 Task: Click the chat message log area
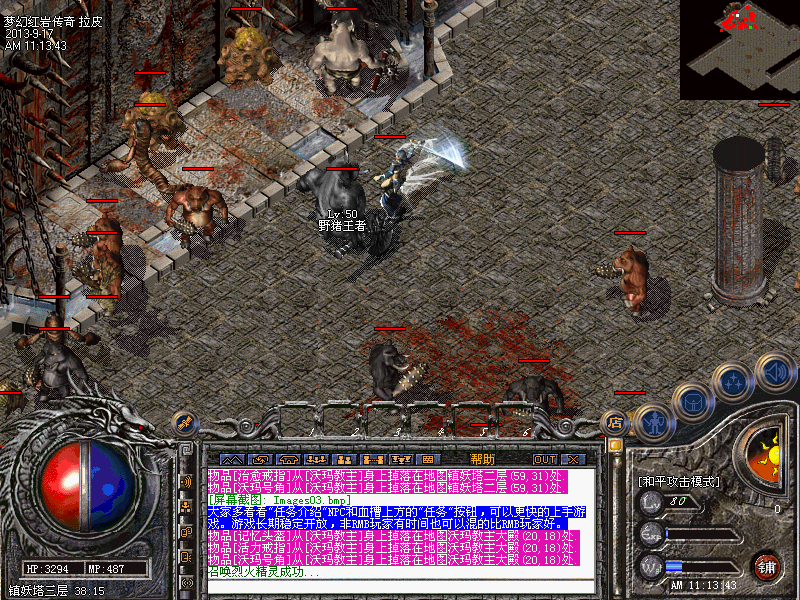point(400,518)
